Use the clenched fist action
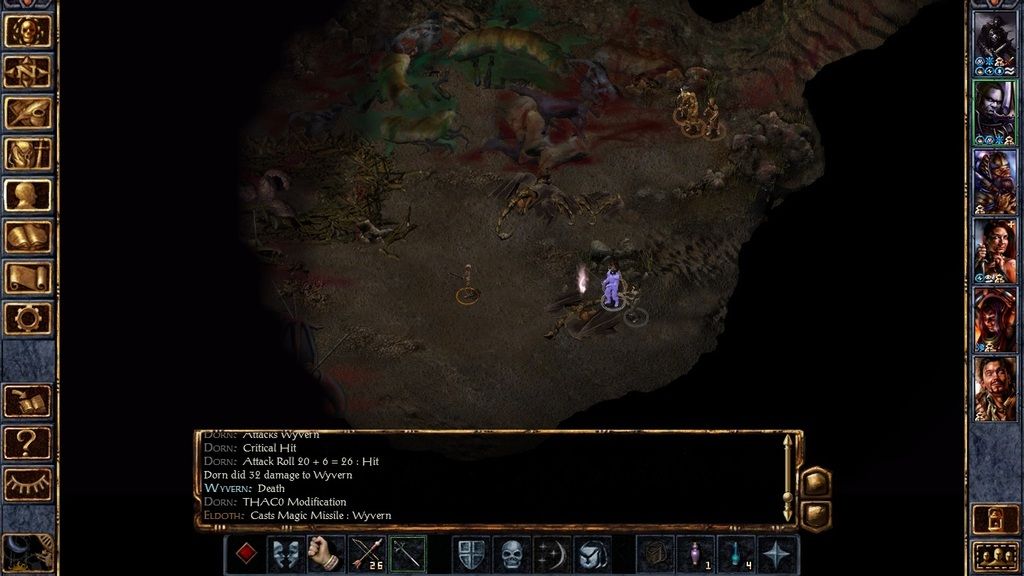 point(326,554)
